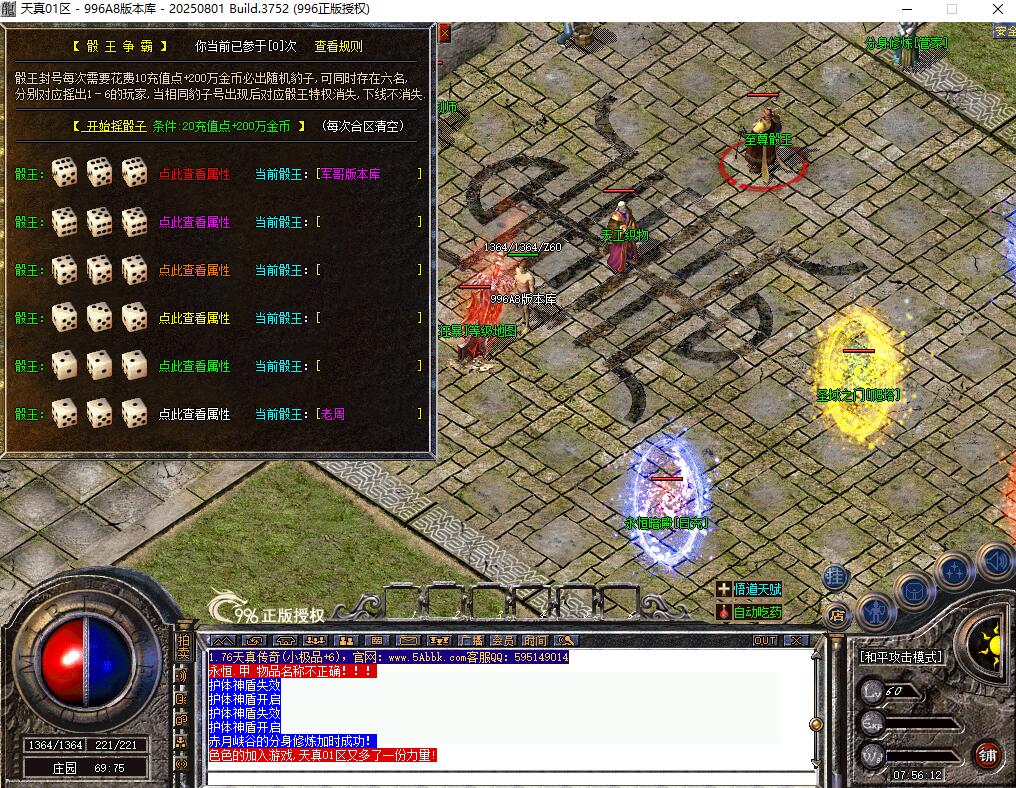
Task: Close the dice king panel
Action: (x=444, y=33)
